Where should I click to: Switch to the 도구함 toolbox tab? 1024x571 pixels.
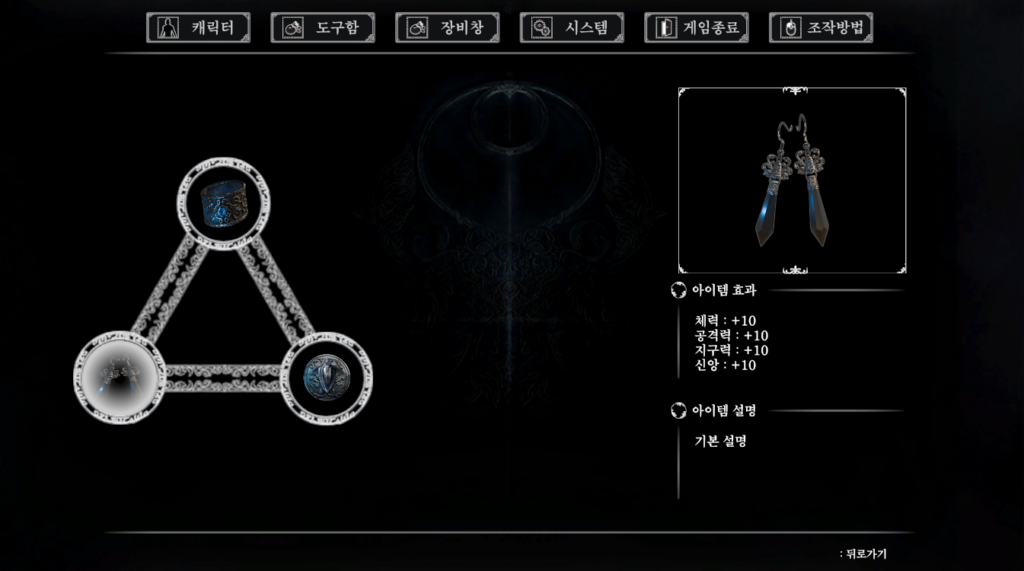[x=322, y=28]
